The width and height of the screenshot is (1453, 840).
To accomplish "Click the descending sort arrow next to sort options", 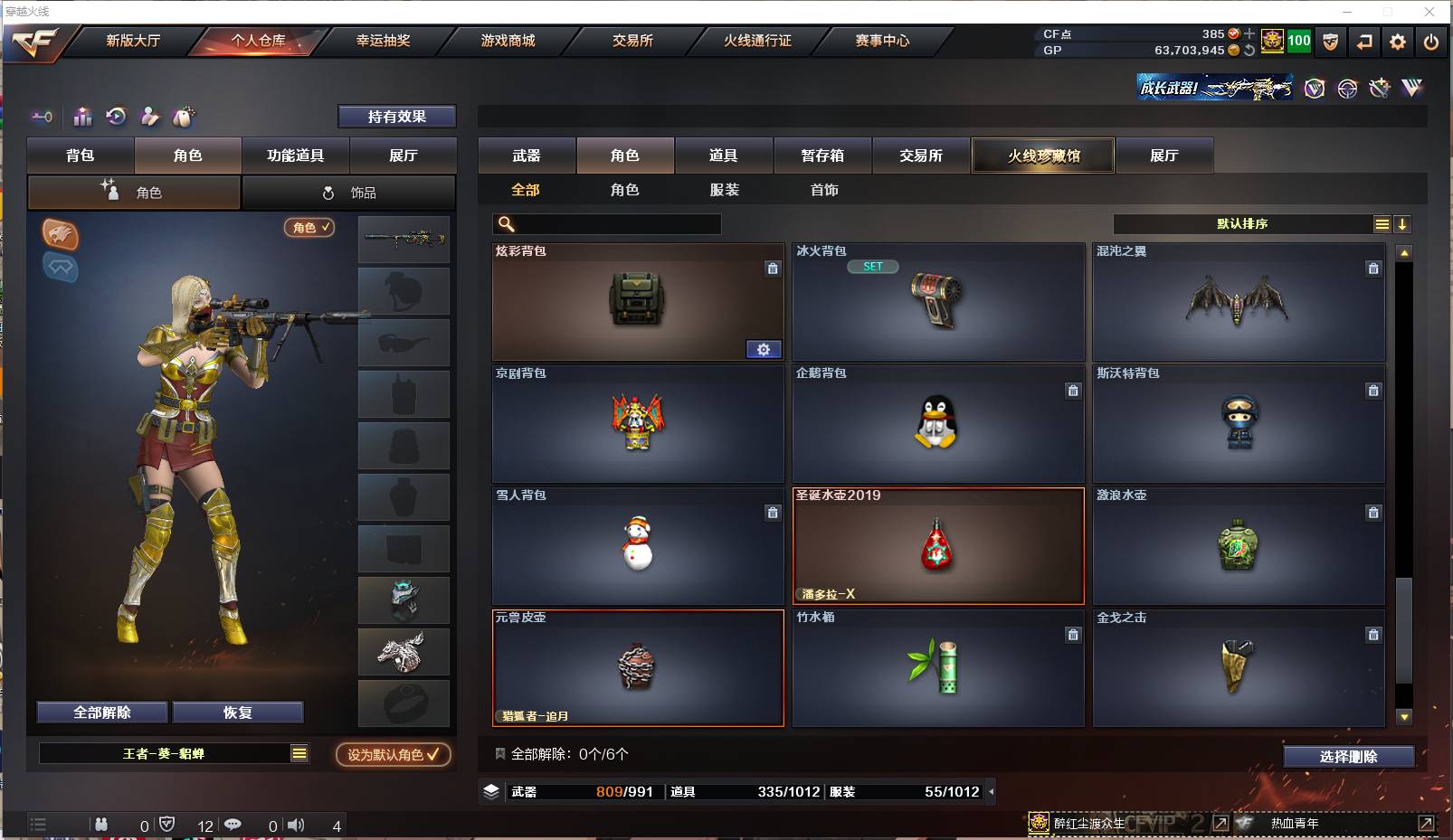I will click(1402, 223).
